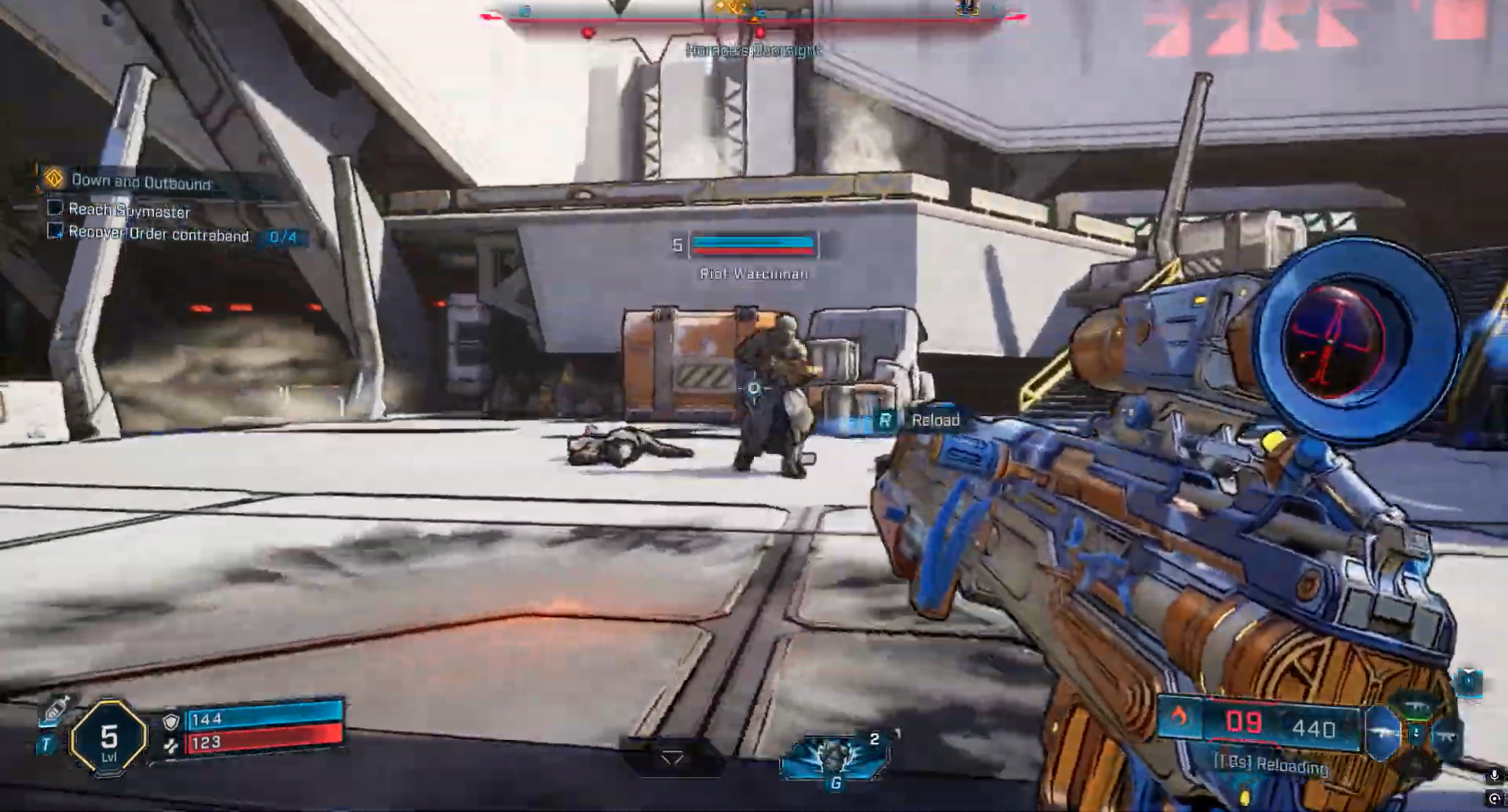Image resolution: width=1508 pixels, height=812 pixels.
Task: Click the action skill icon above weapons
Action: pos(1466,682)
